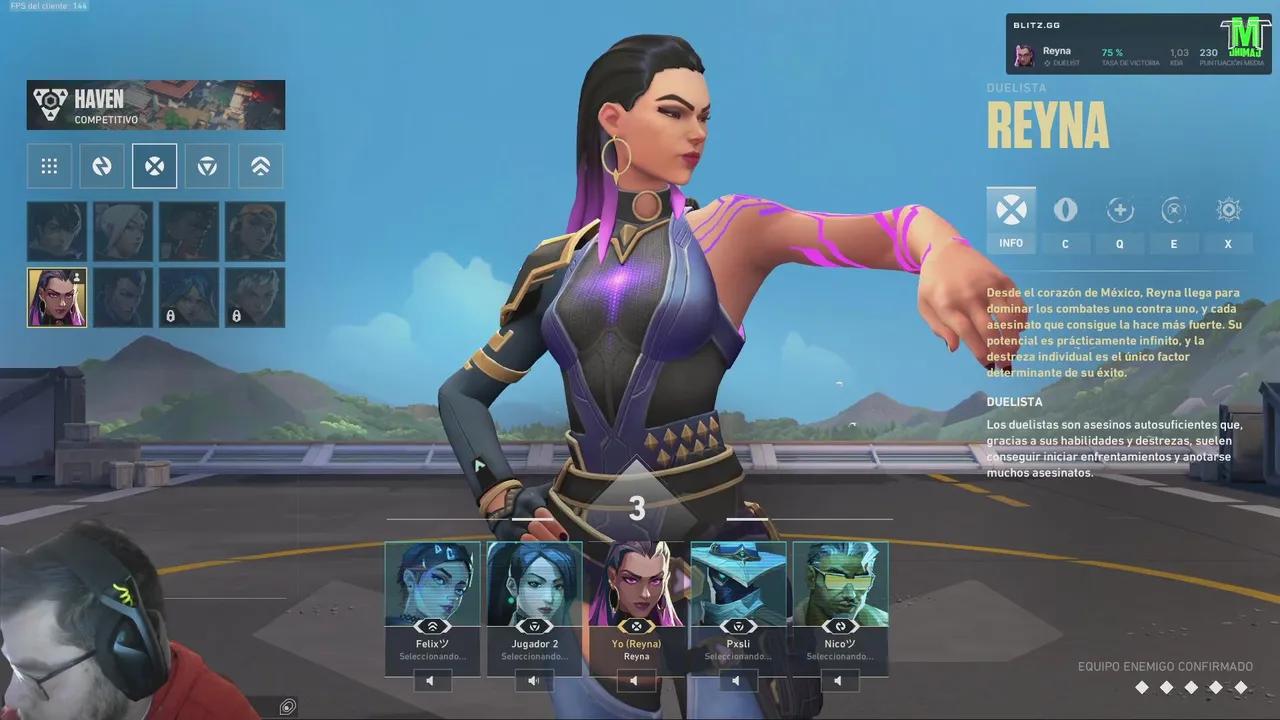Click the Blitz.gg logo in the overlay
The height and width of the screenshot is (720, 1280).
pos(1036,24)
